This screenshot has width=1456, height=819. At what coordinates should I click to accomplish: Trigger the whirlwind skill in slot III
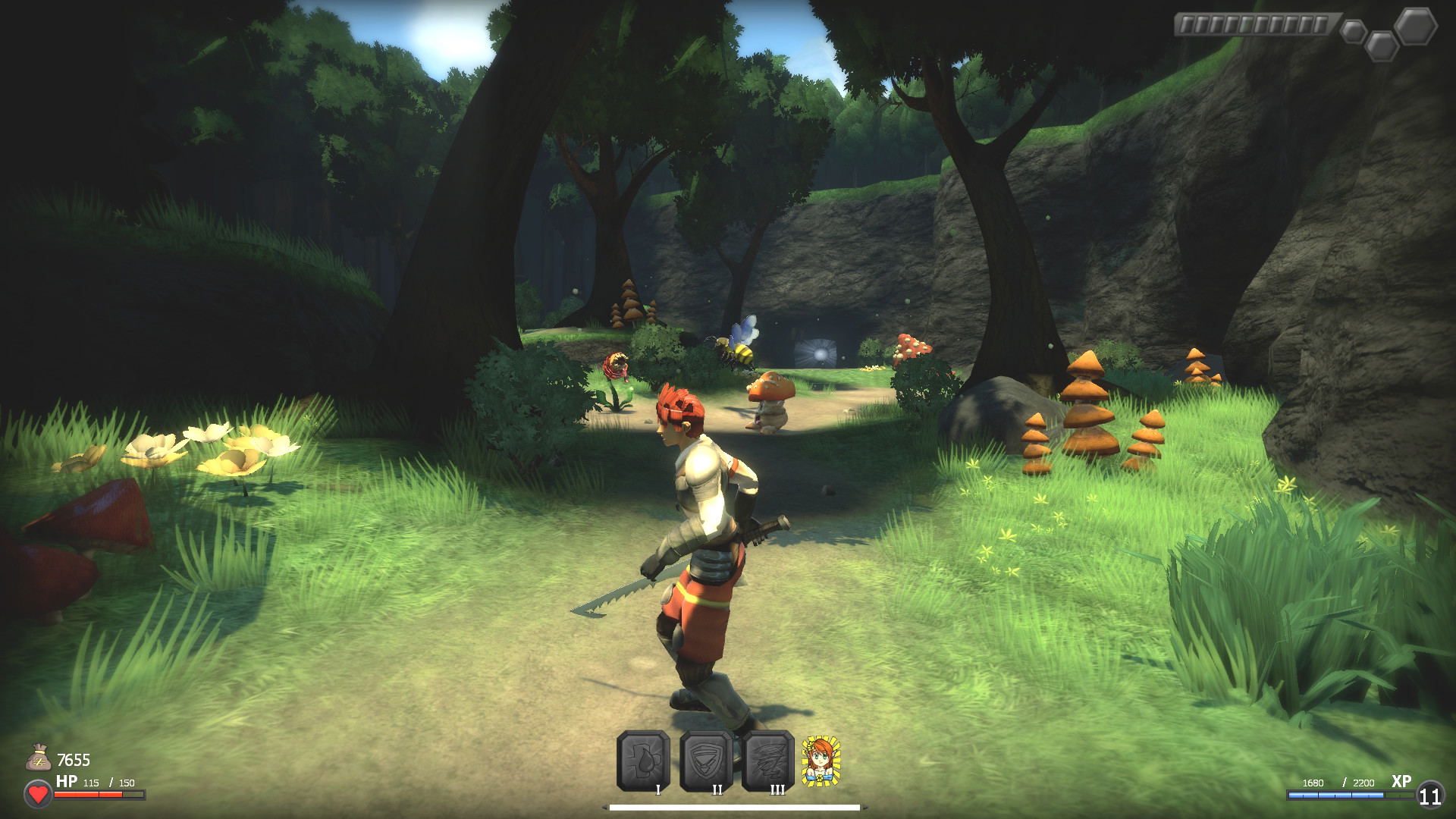point(768,761)
